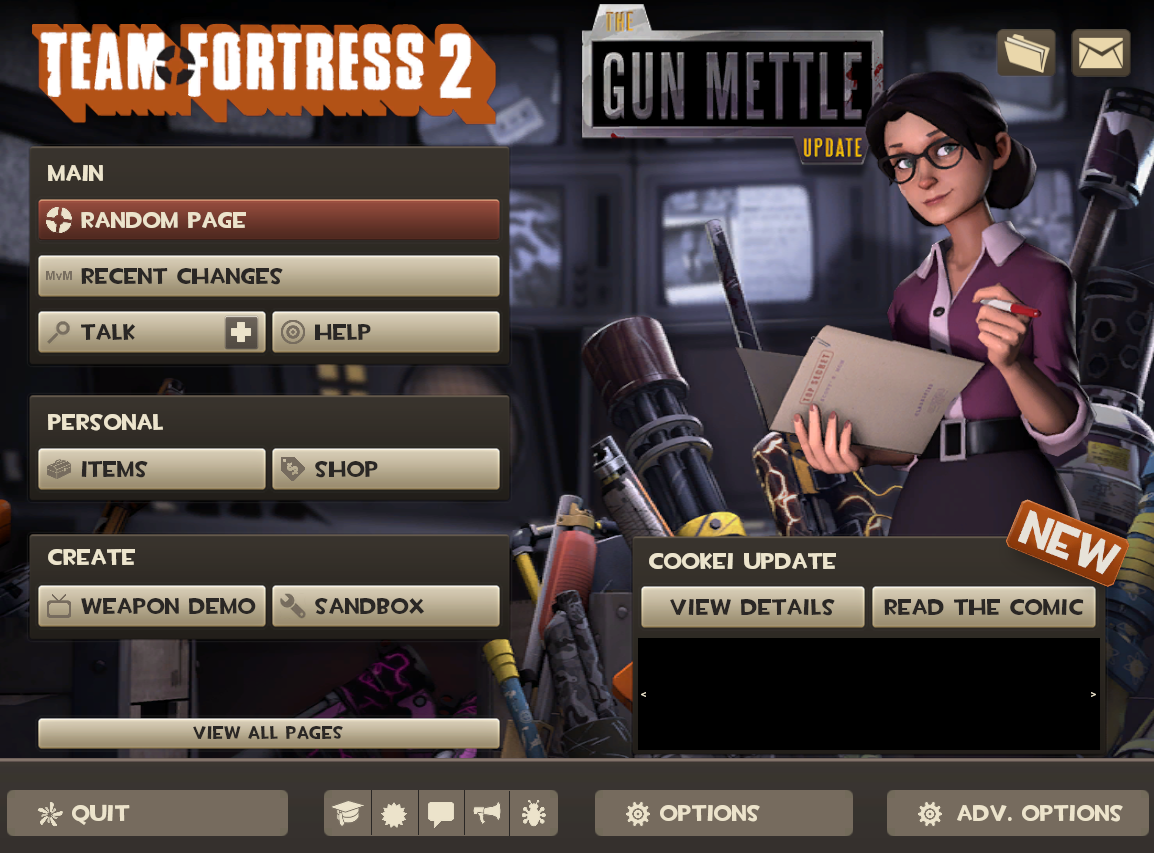This screenshot has width=1154, height=853.
Task: Open the Options menu
Action: coord(723,813)
